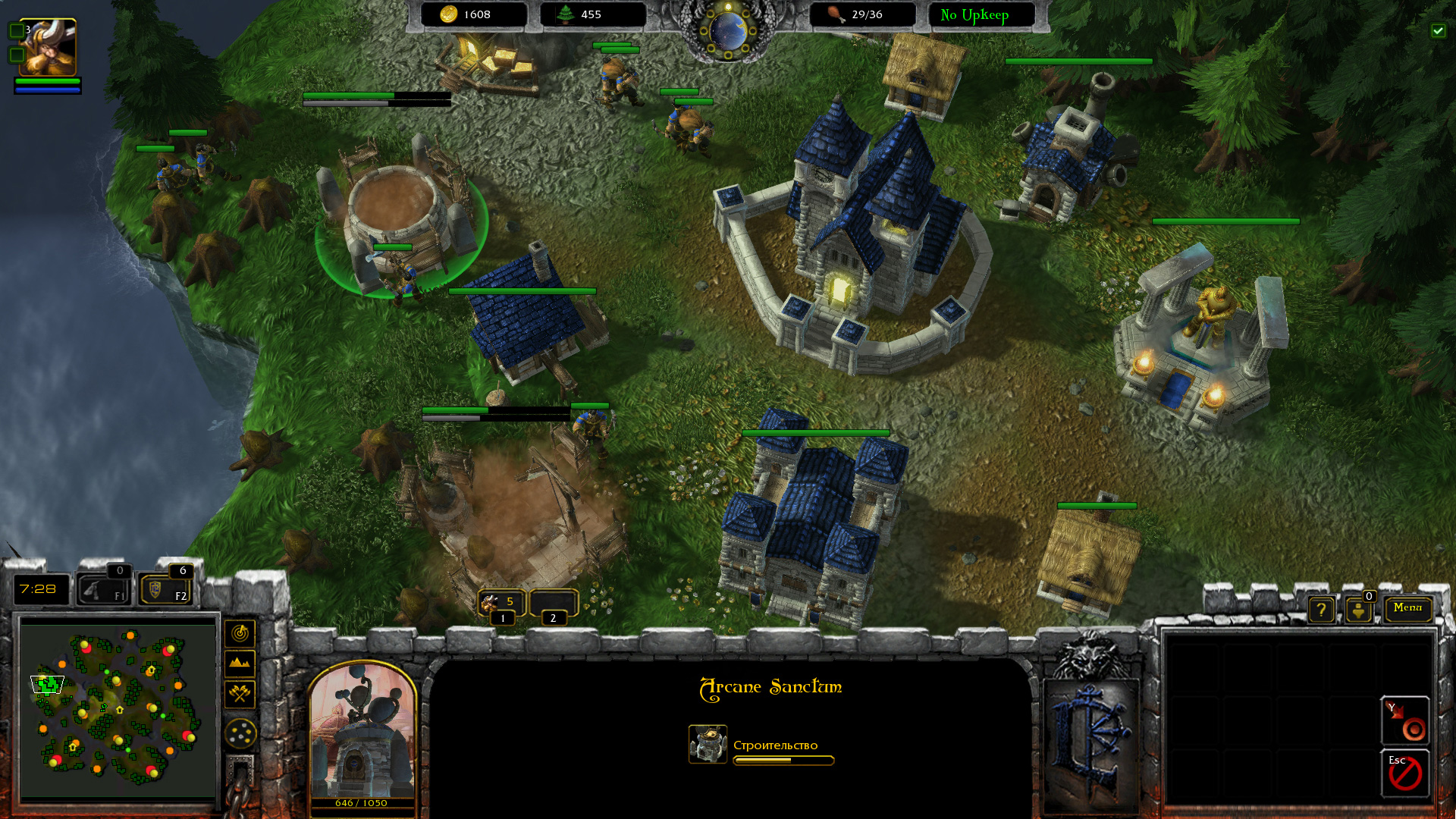Toggle the green checkmark box

point(1438,30)
